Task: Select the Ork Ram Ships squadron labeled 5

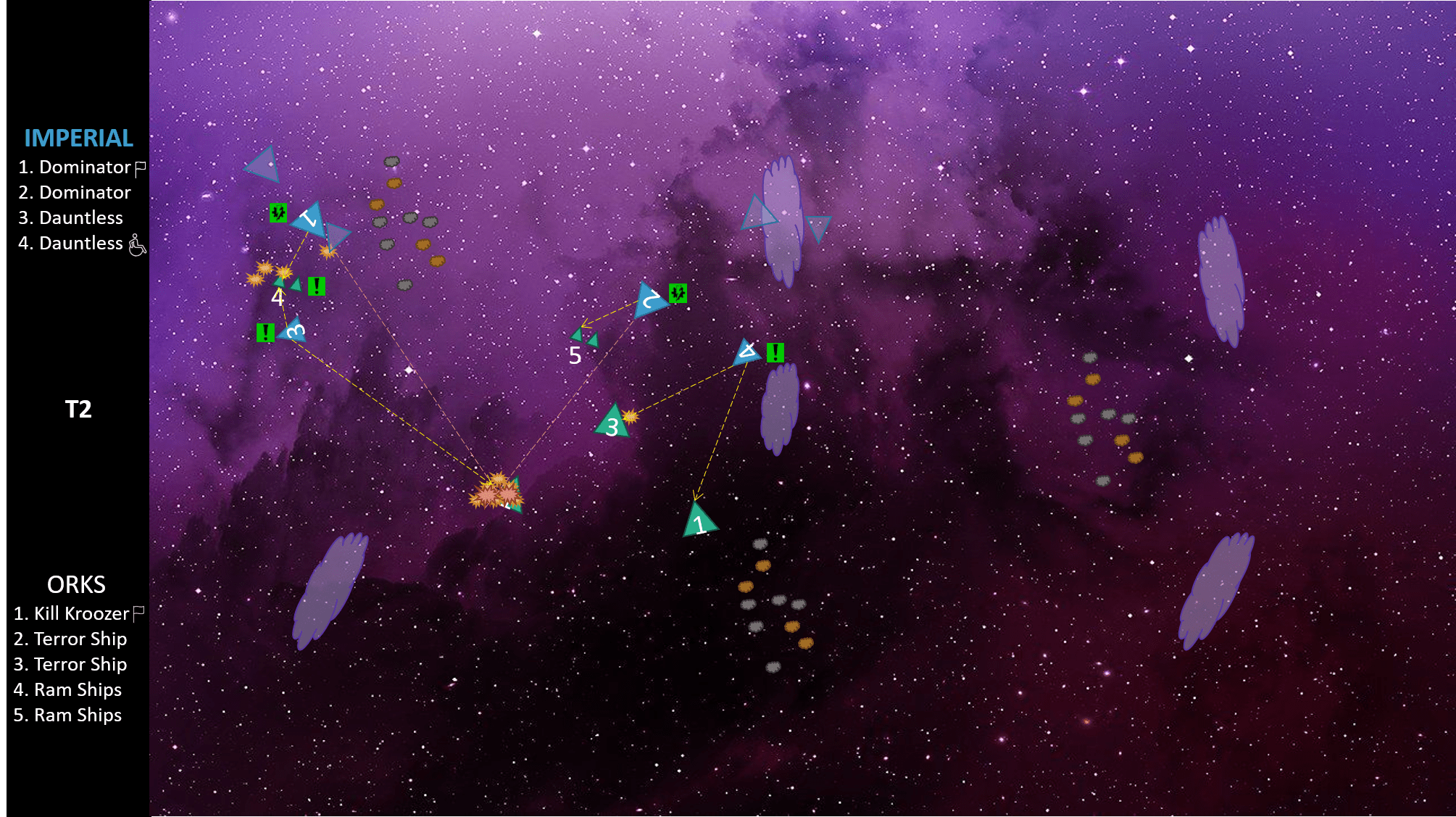Action: (585, 337)
